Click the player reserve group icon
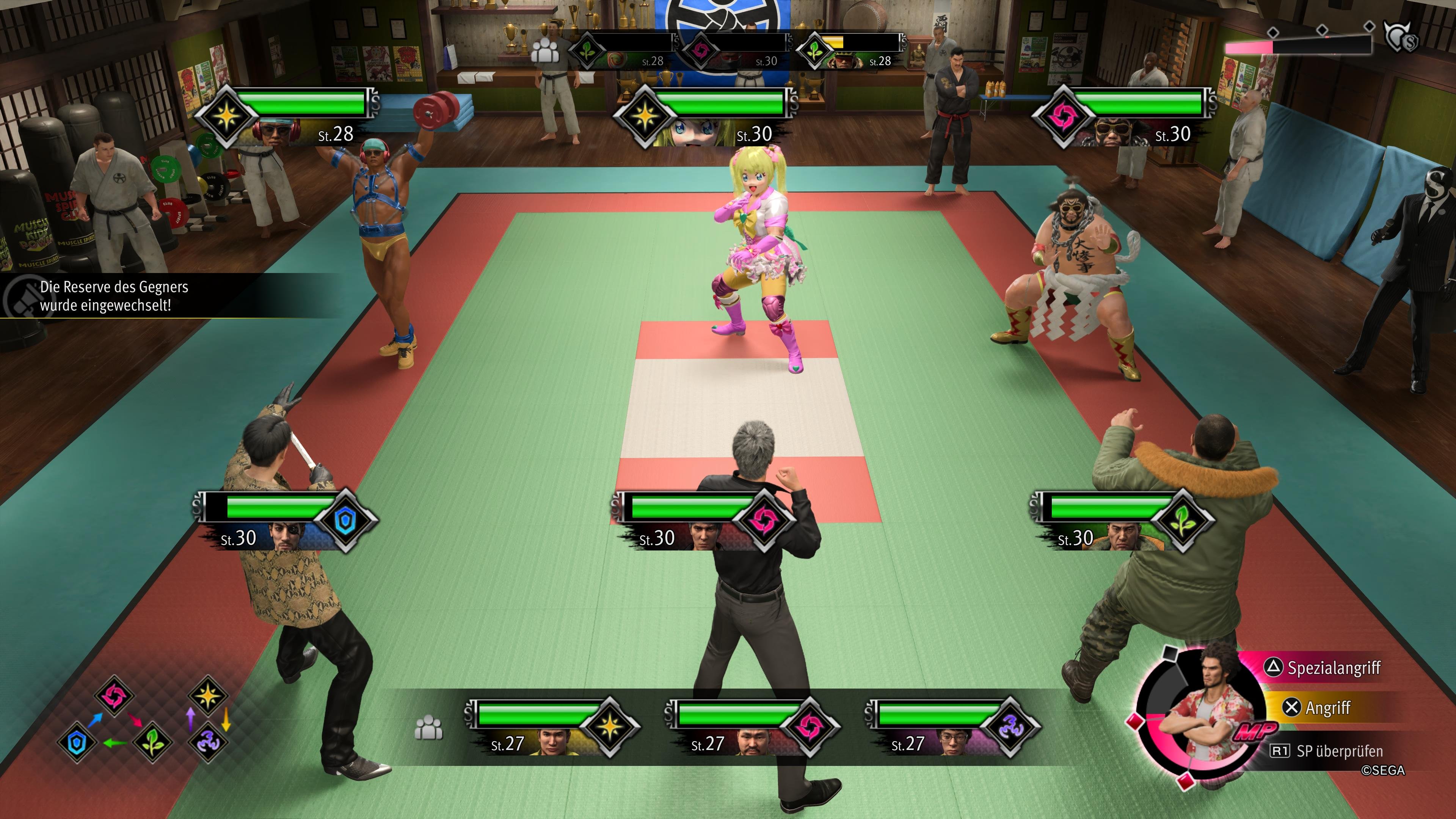 (428, 728)
